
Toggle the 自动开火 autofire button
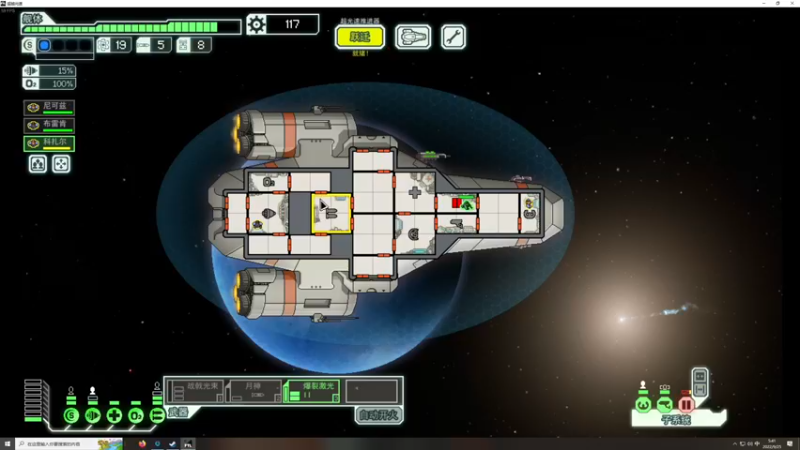click(x=379, y=415)
